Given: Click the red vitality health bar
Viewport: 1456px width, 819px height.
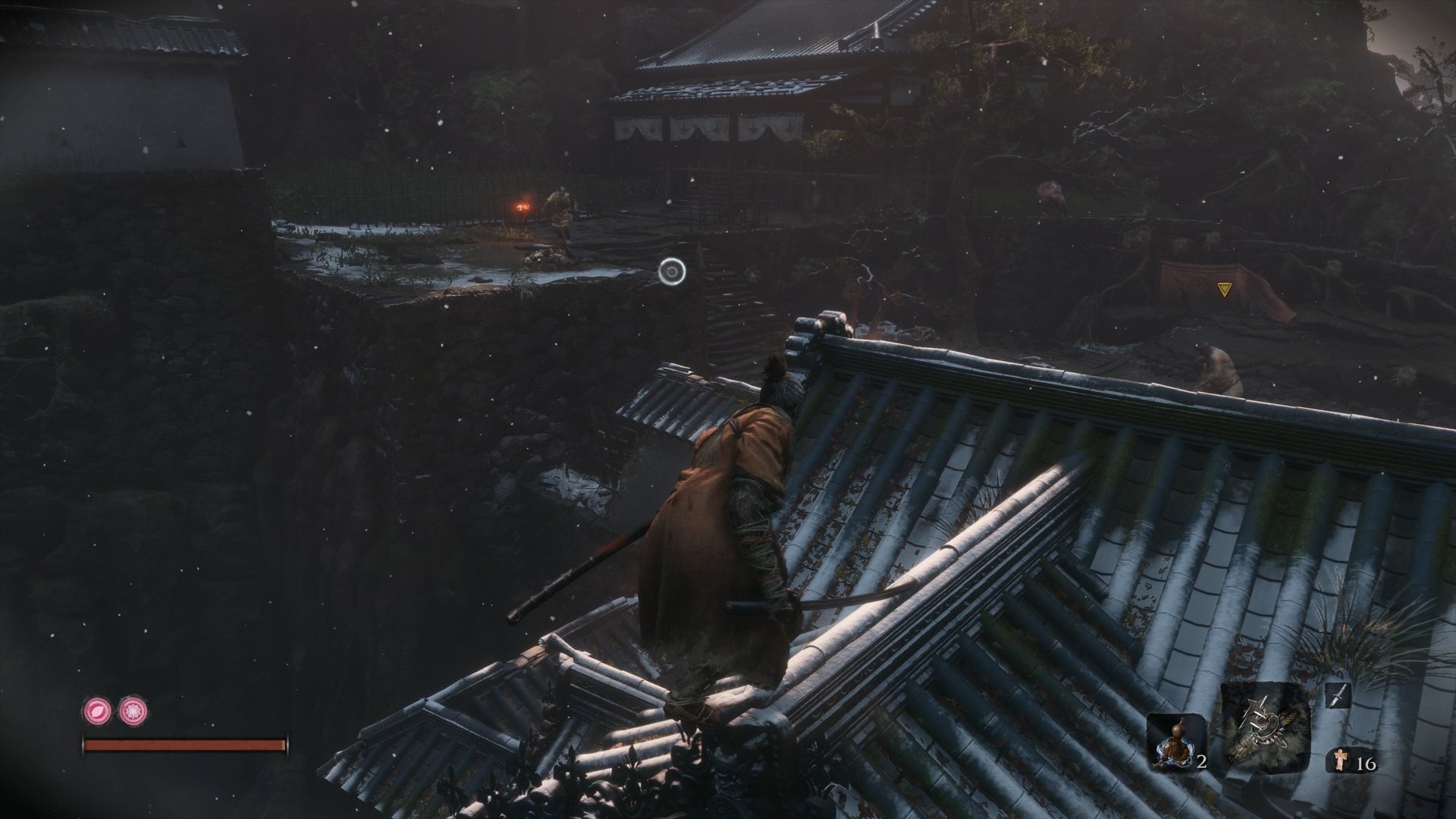Looking at the screenshot, I should point(186,743).
